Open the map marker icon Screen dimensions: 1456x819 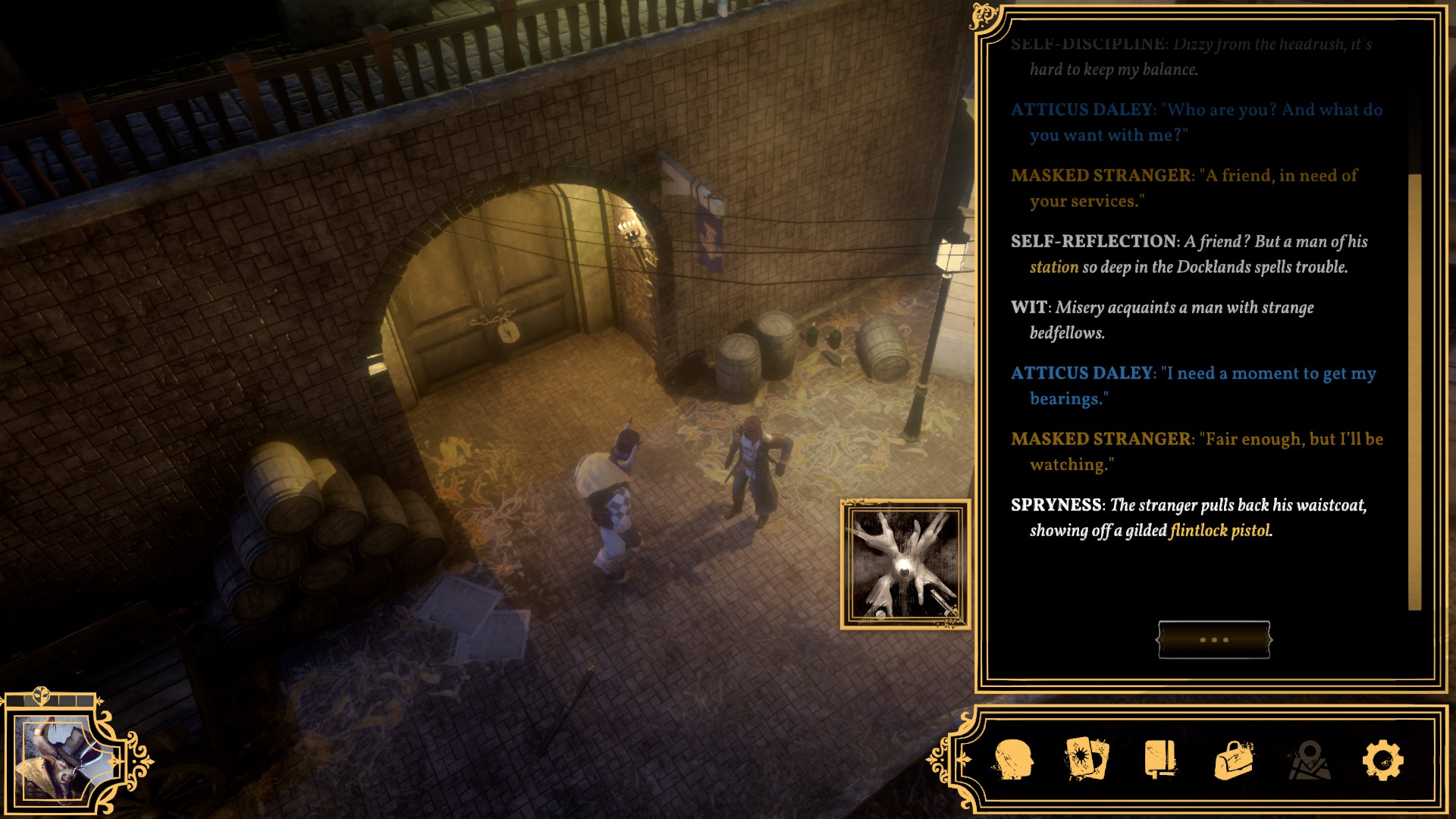coord(1309,760)
